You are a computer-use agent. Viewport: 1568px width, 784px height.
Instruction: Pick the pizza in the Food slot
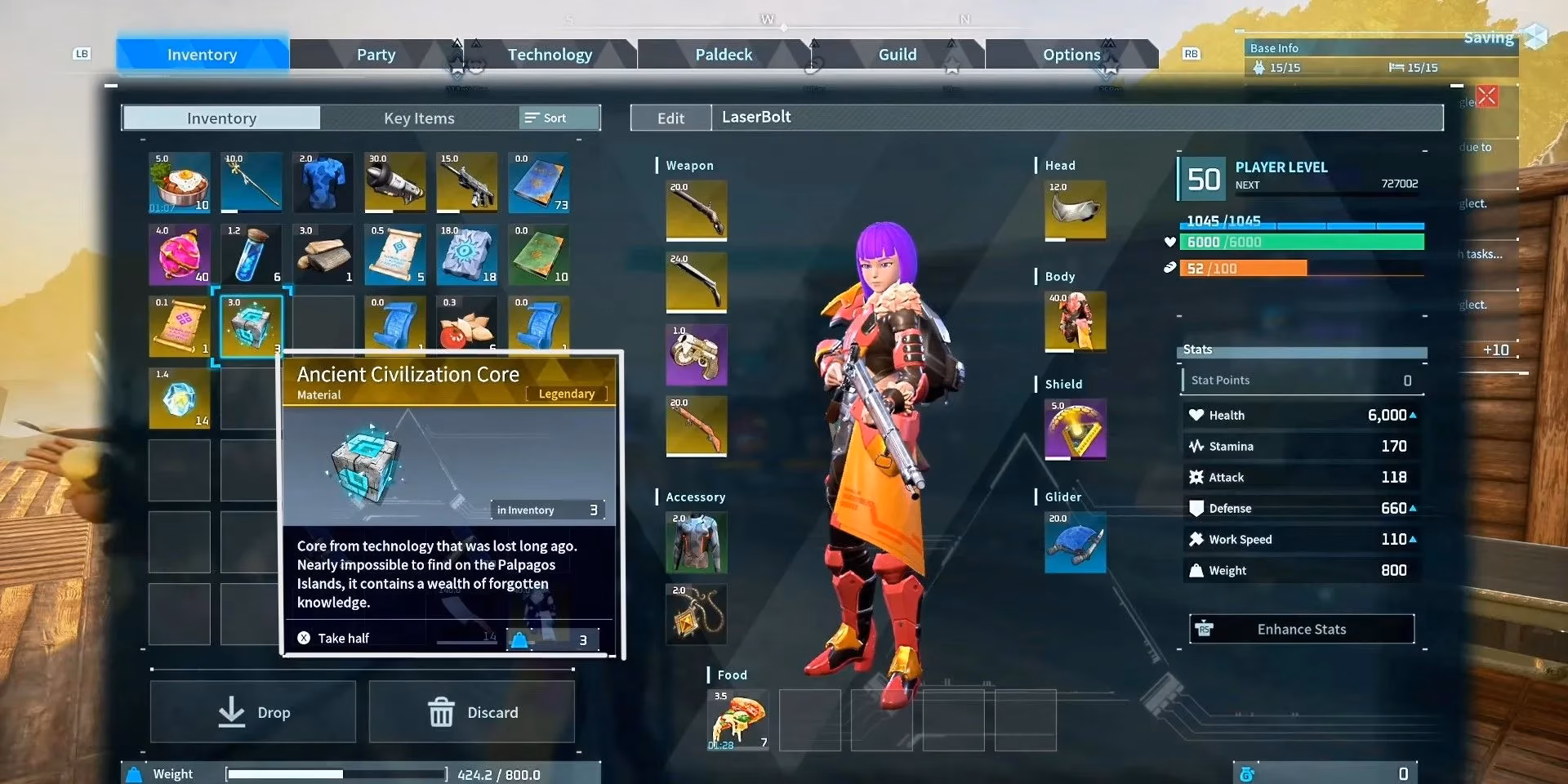pos(737,719)
